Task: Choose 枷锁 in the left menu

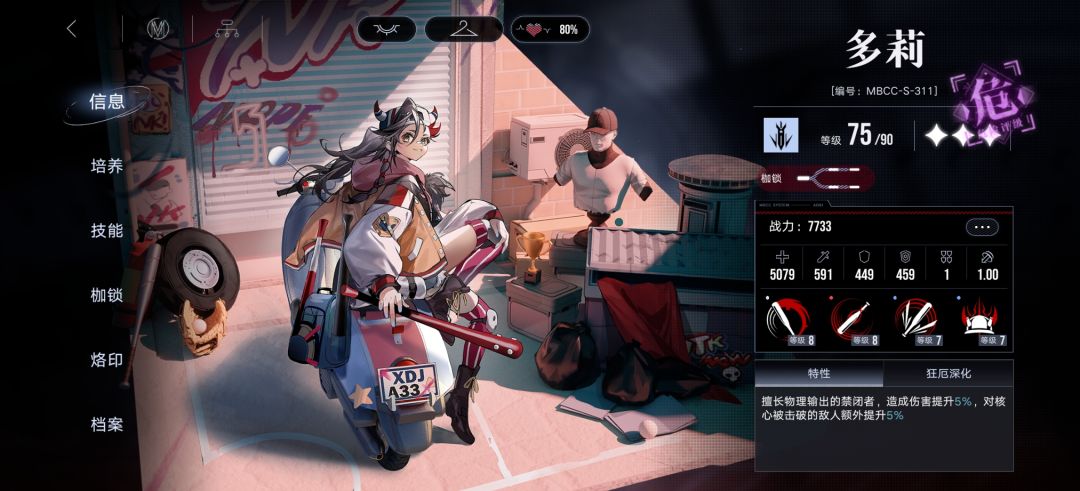Action: tap(107, 295)
